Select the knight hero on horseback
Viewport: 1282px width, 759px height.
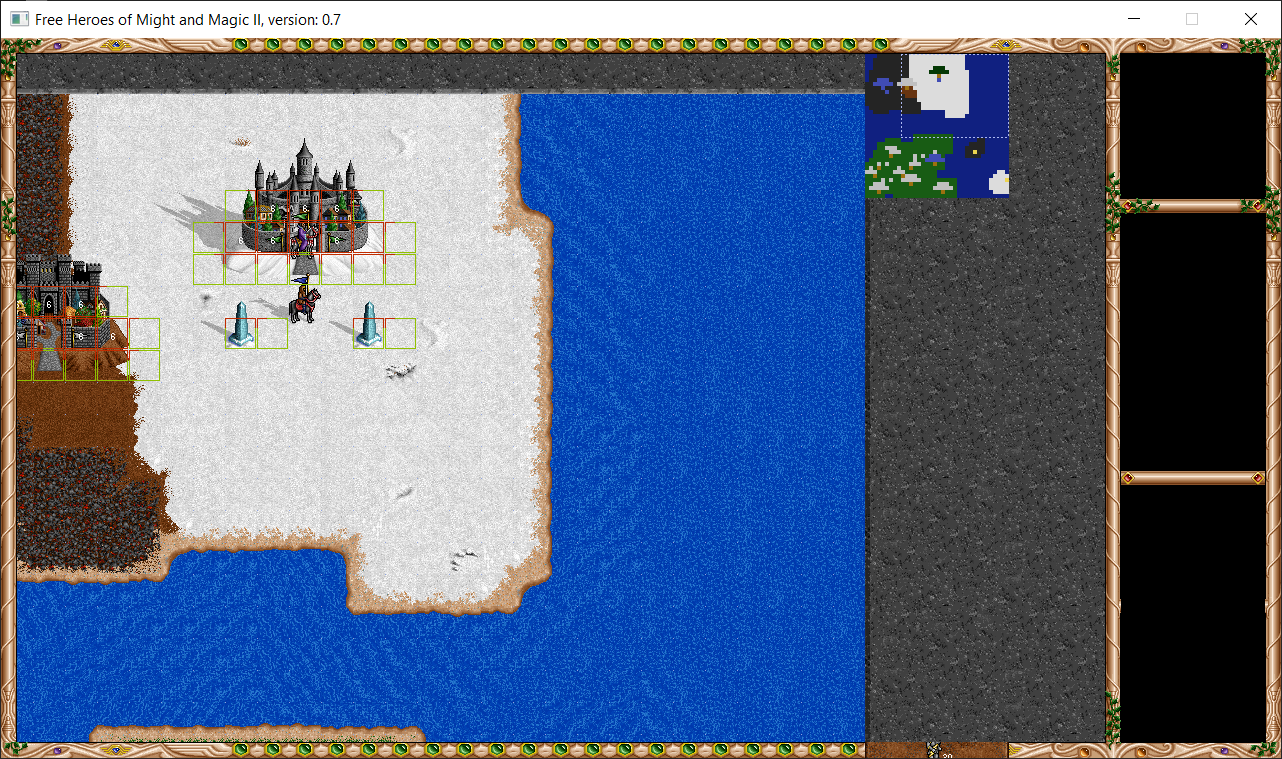304,302
